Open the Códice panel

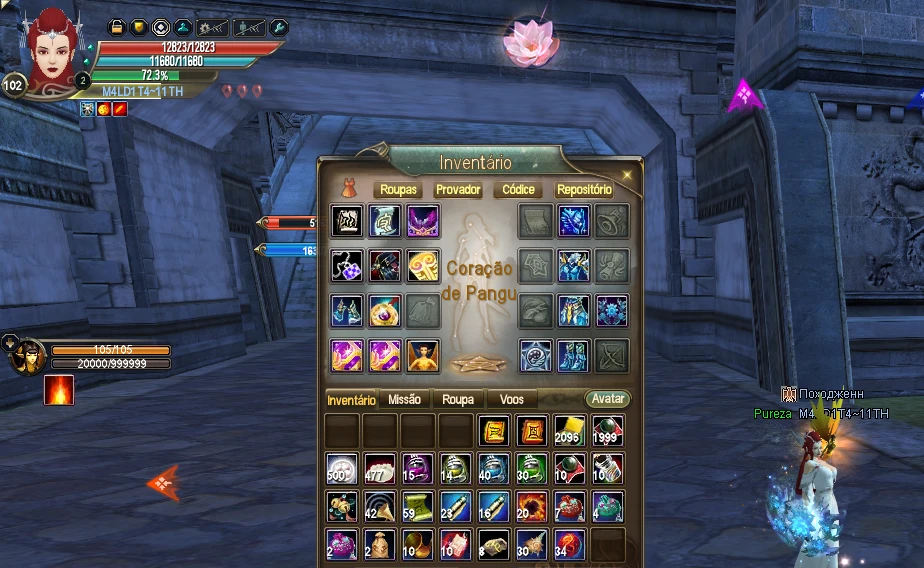[519, 190]
